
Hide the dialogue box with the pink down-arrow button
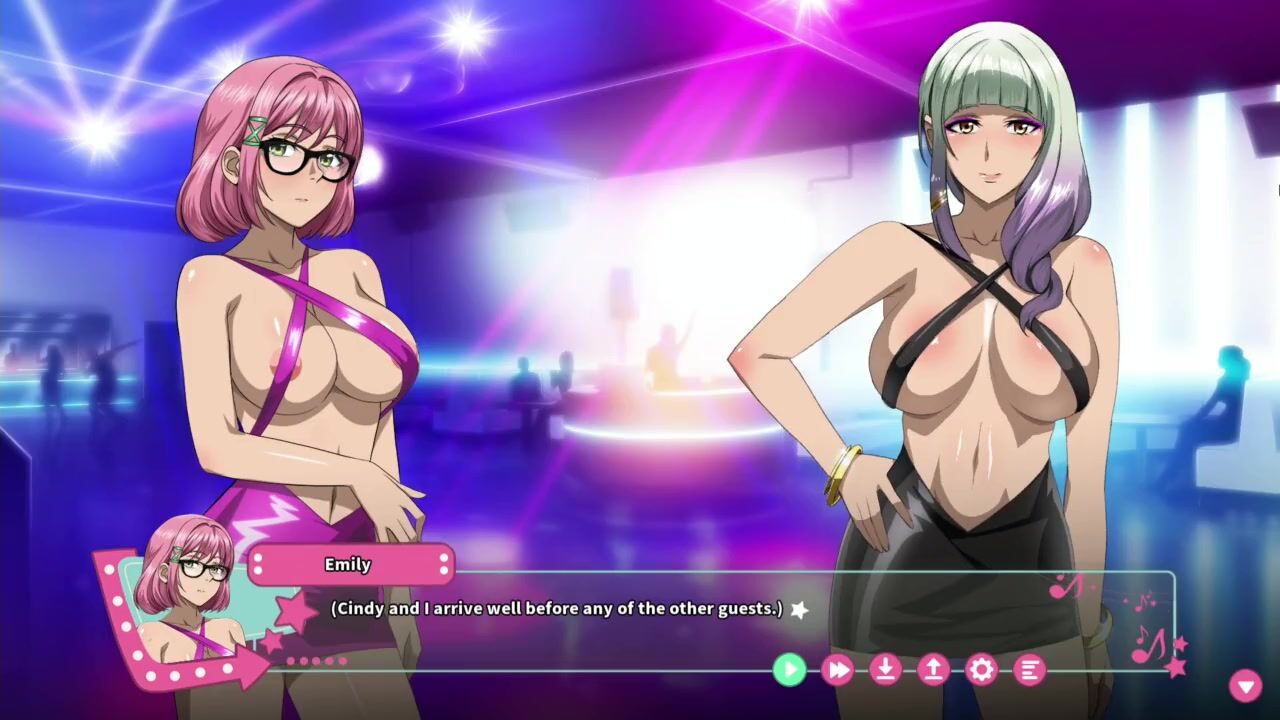1245,685
